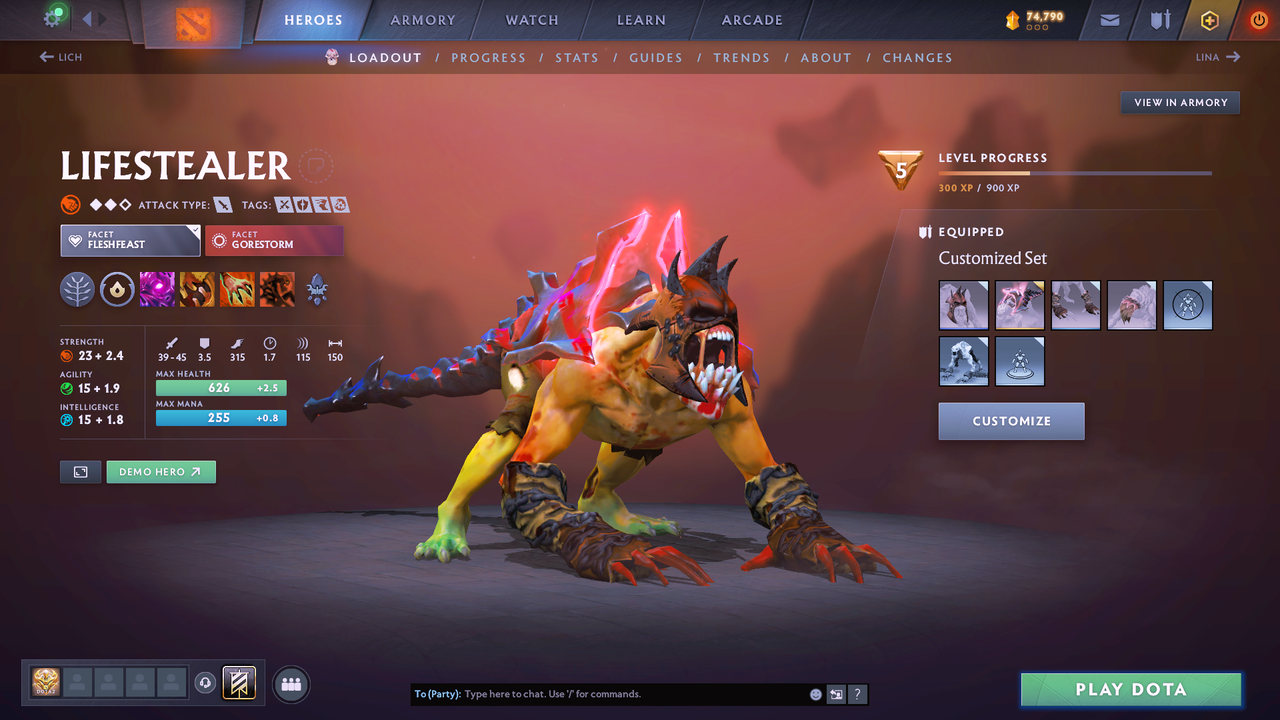The image size is (1280, 720).
Task: Click the power/disconnect icon in top bar
Action: coord(1257,20)
